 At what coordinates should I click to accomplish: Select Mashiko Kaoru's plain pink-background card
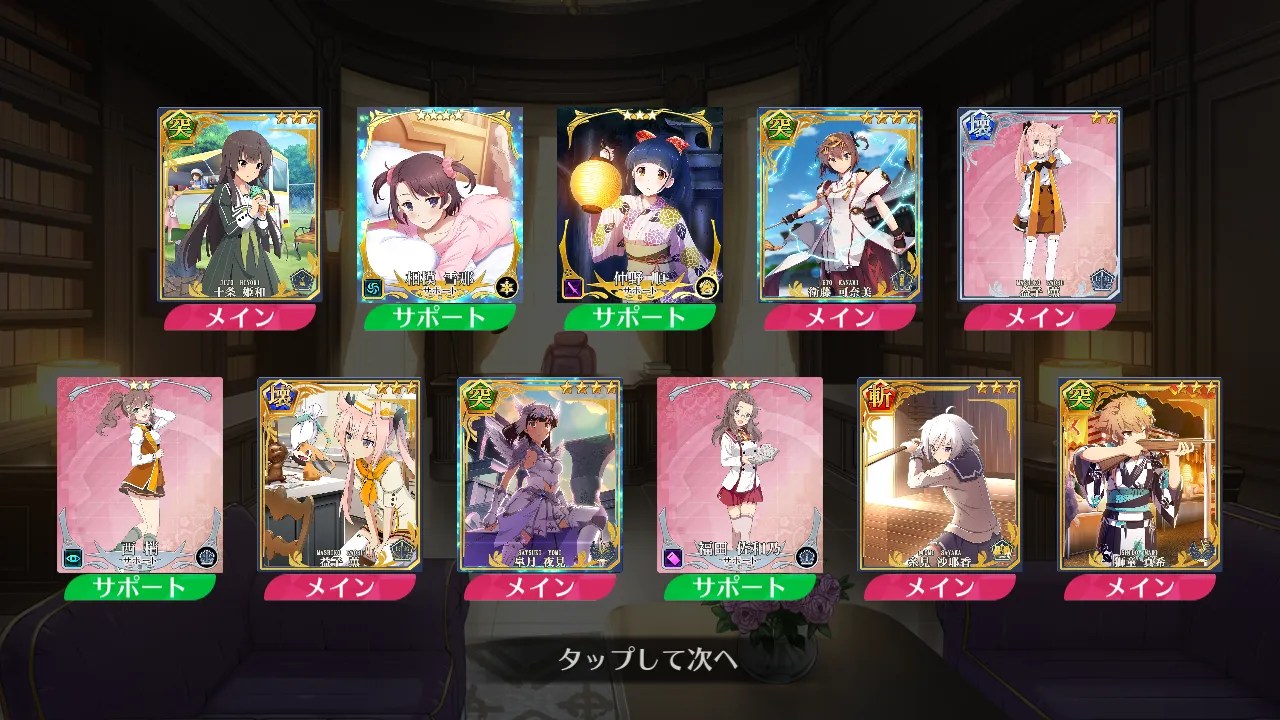click(x=1040, y=205)
